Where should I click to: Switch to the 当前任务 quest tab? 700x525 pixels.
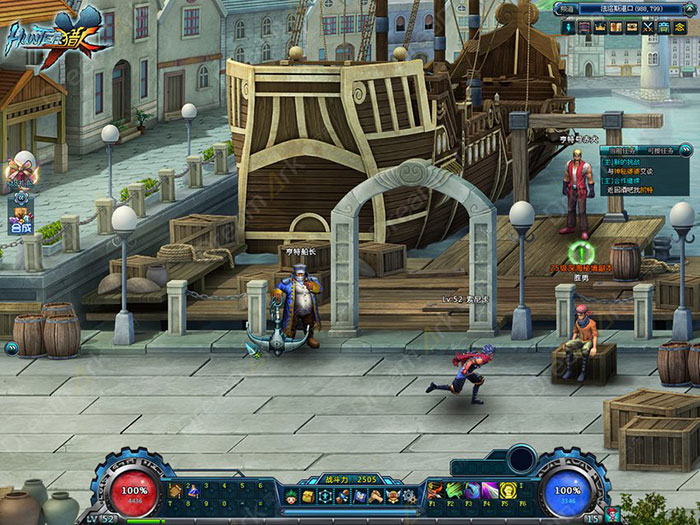(x=621, y=149)
